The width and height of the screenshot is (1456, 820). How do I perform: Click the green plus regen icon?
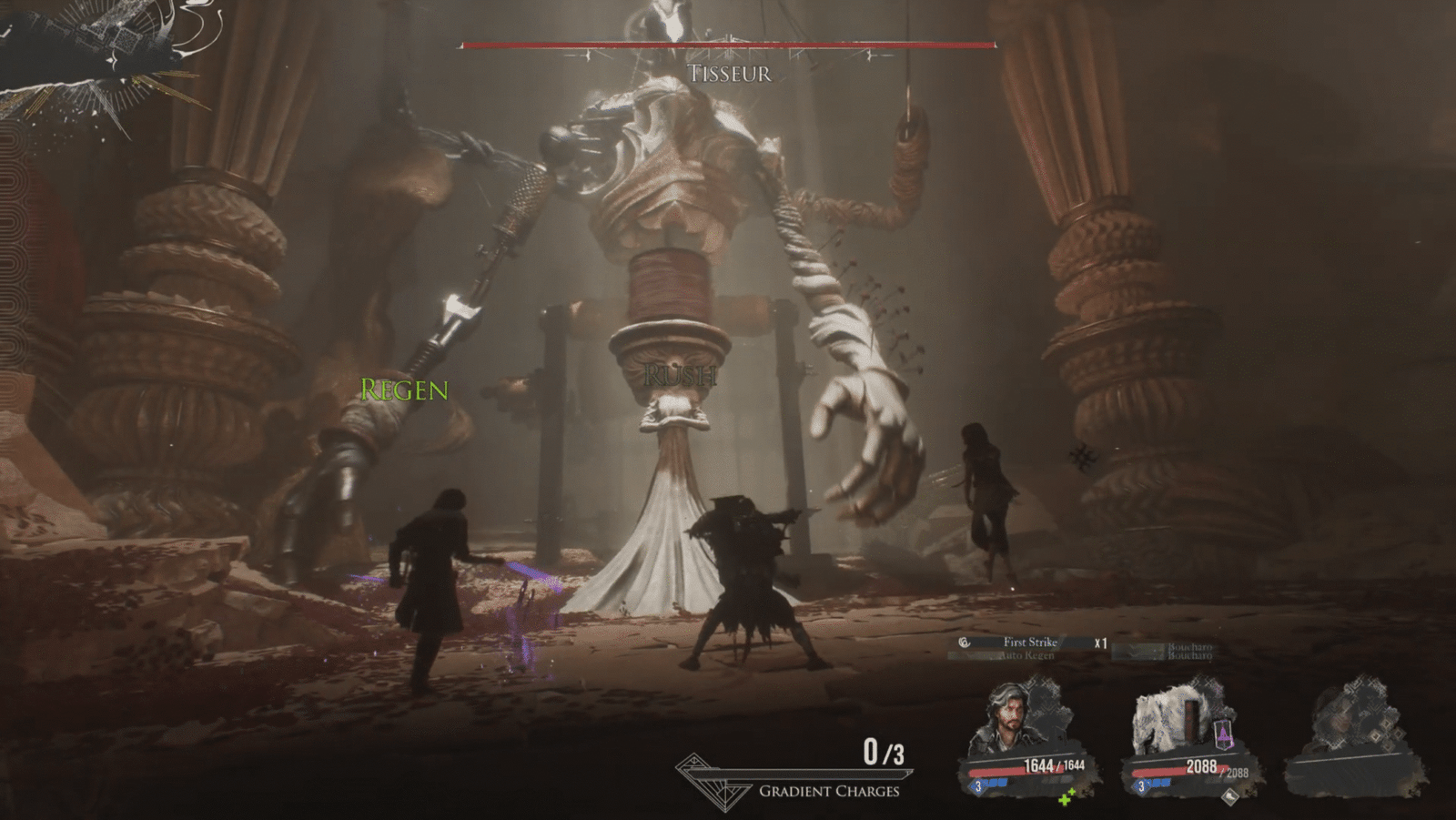(x=1067, y=798)
